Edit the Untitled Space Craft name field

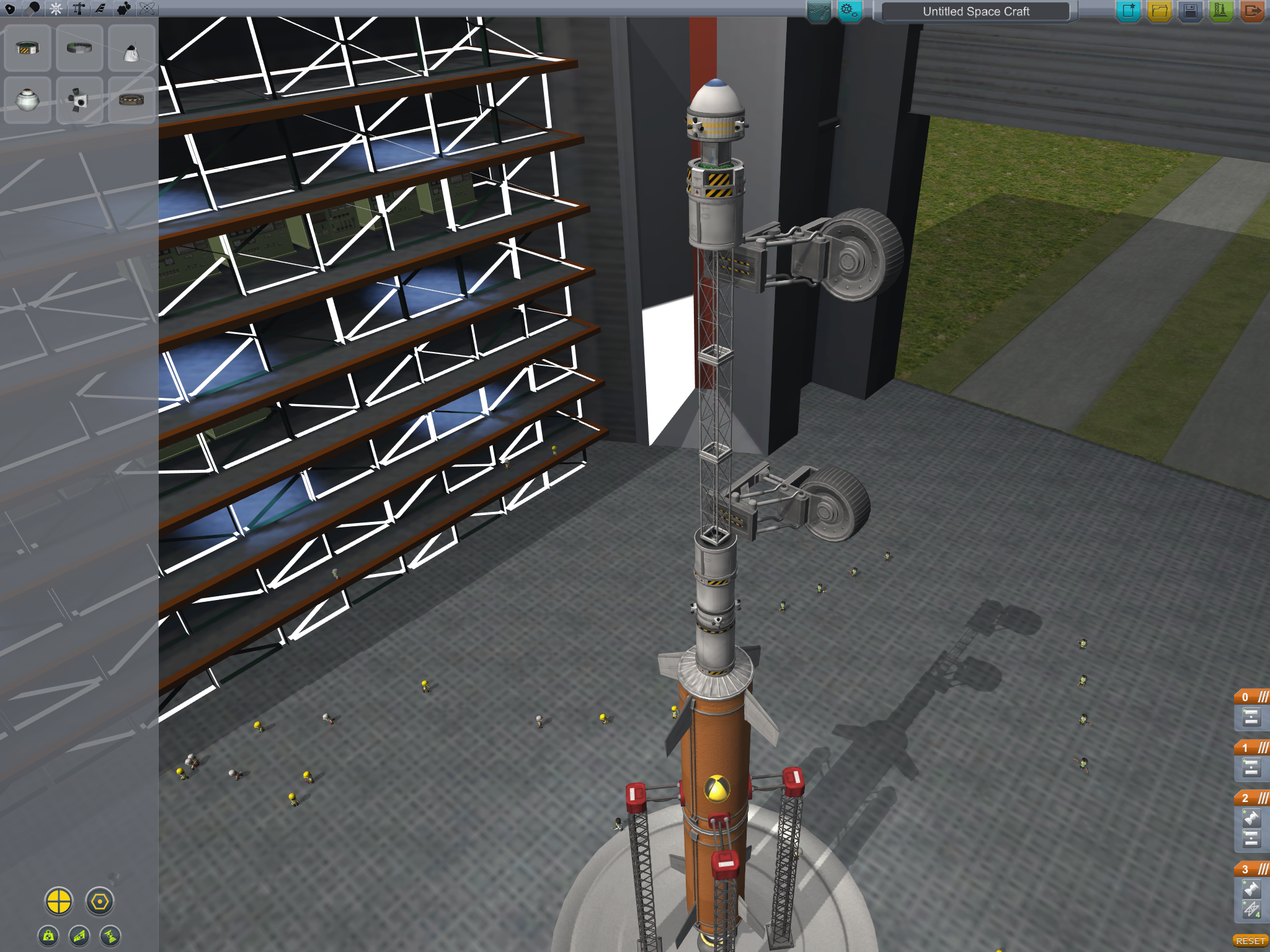pyautogui.click(x=975, y=11)
